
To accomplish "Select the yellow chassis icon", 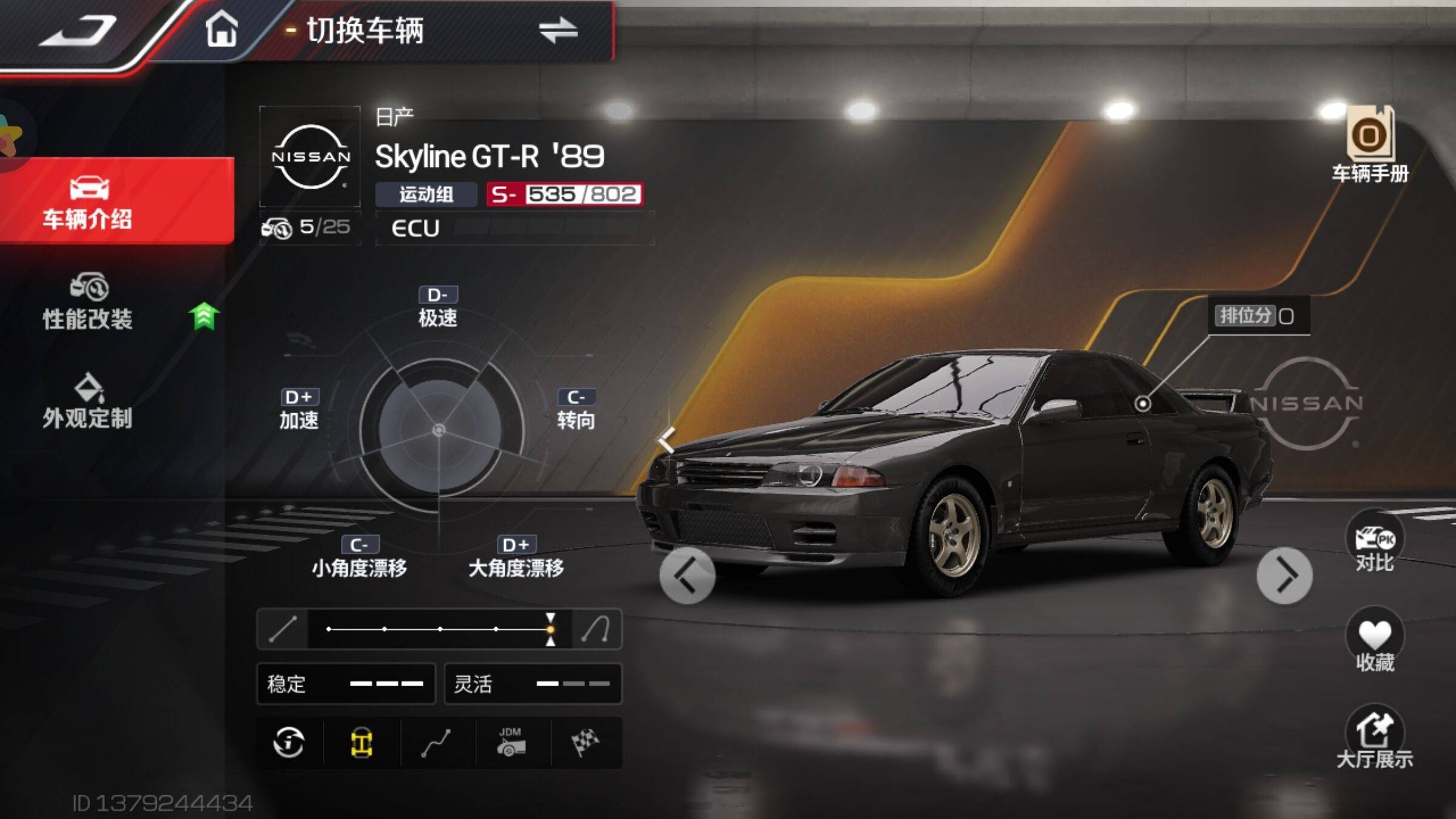I will [x=362, y=743].
